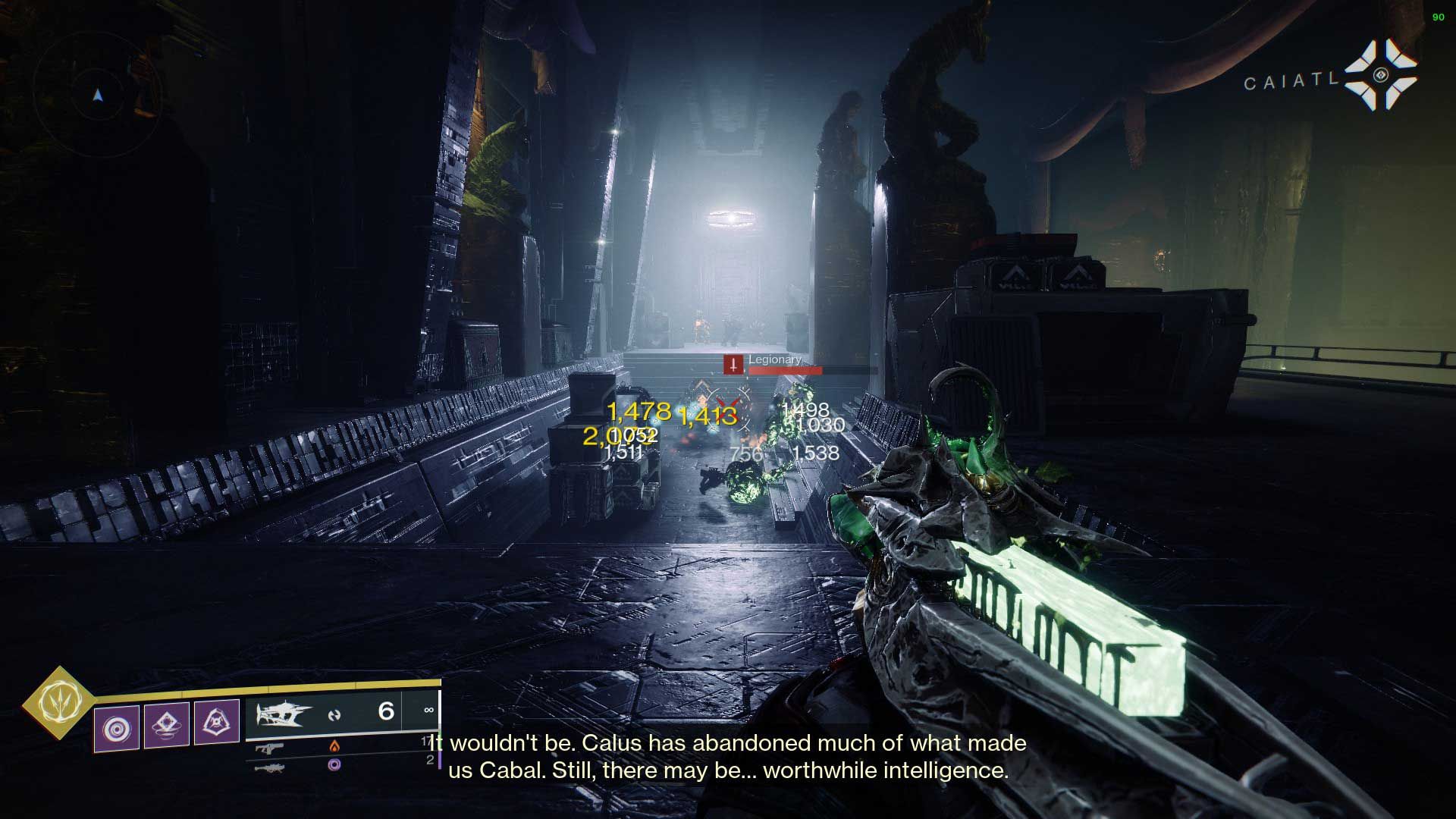Click the ammo count showing 6
This screenshot has height=819, width=1456.
(x=384, y=711)
